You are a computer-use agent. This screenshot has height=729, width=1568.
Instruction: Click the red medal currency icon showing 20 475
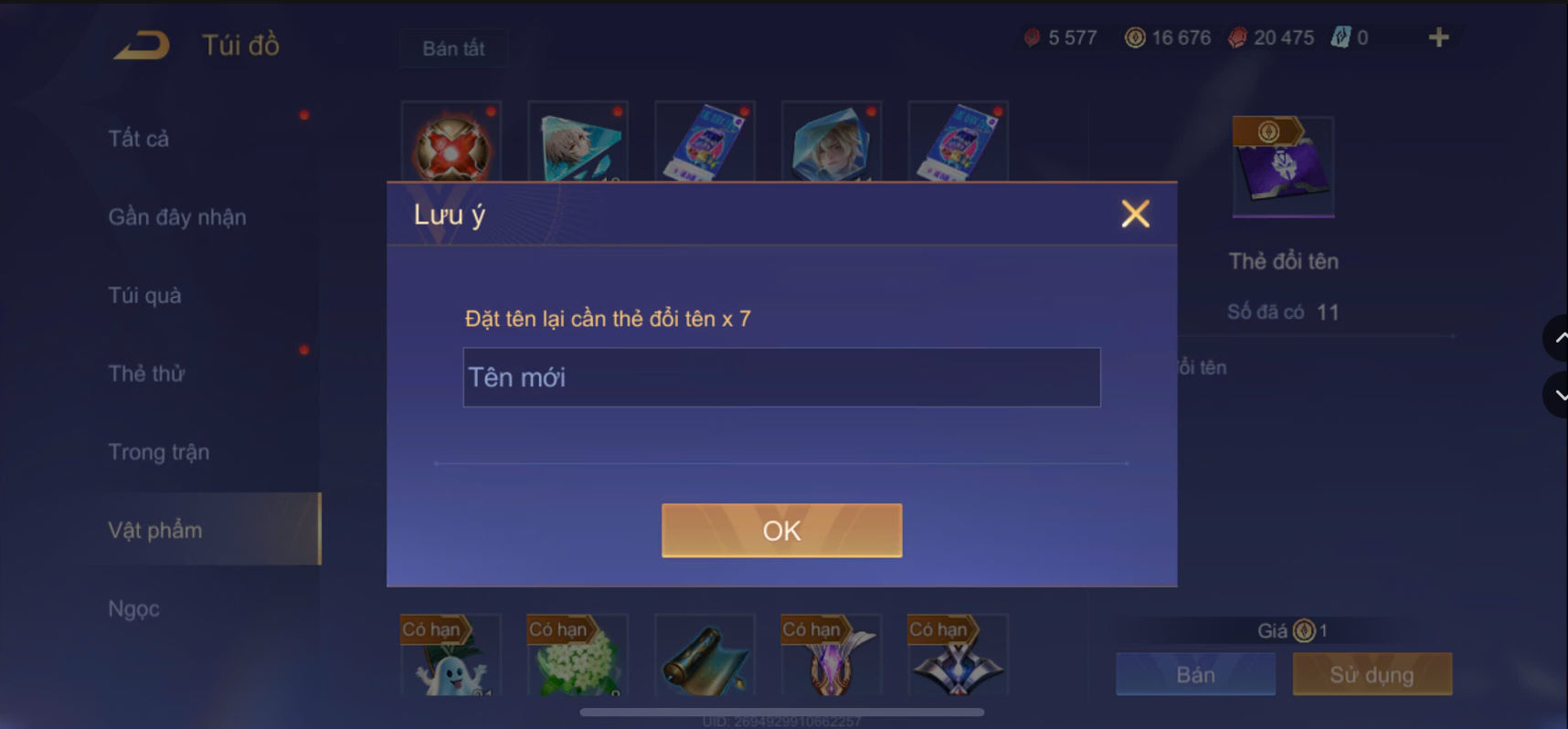point(1240,37)
